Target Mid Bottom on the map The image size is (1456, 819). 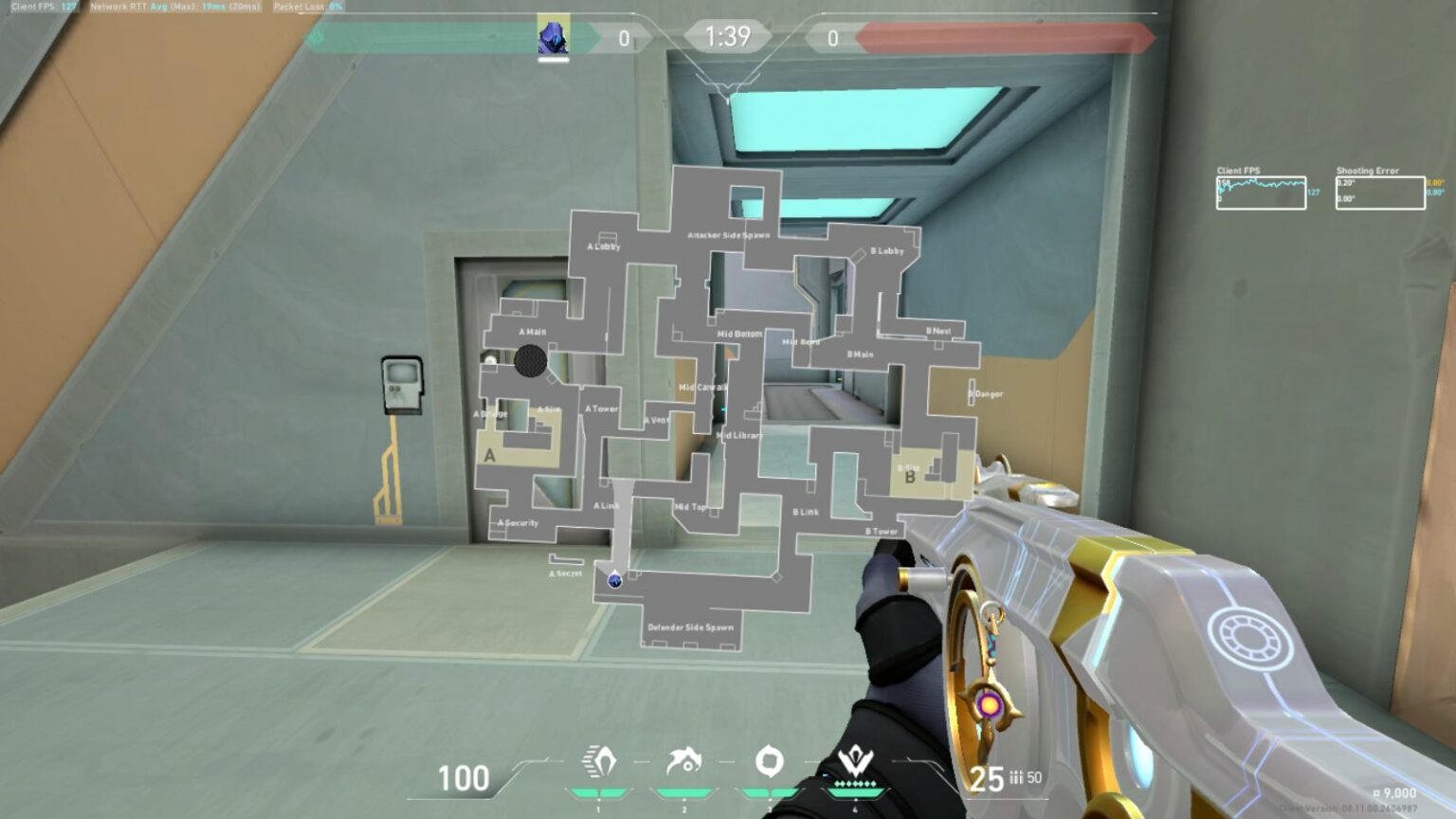739,334
